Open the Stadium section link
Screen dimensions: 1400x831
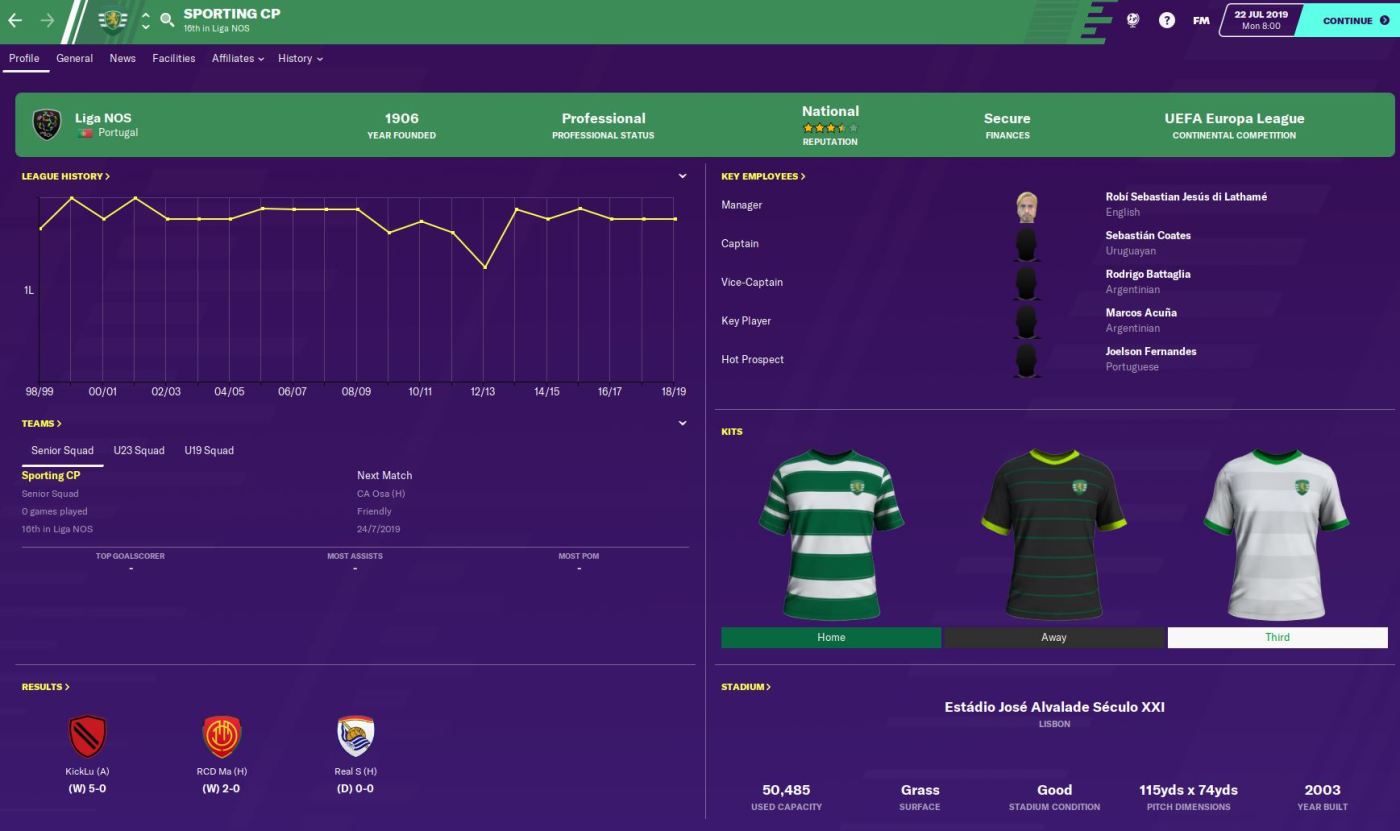[x=746, y=687]
